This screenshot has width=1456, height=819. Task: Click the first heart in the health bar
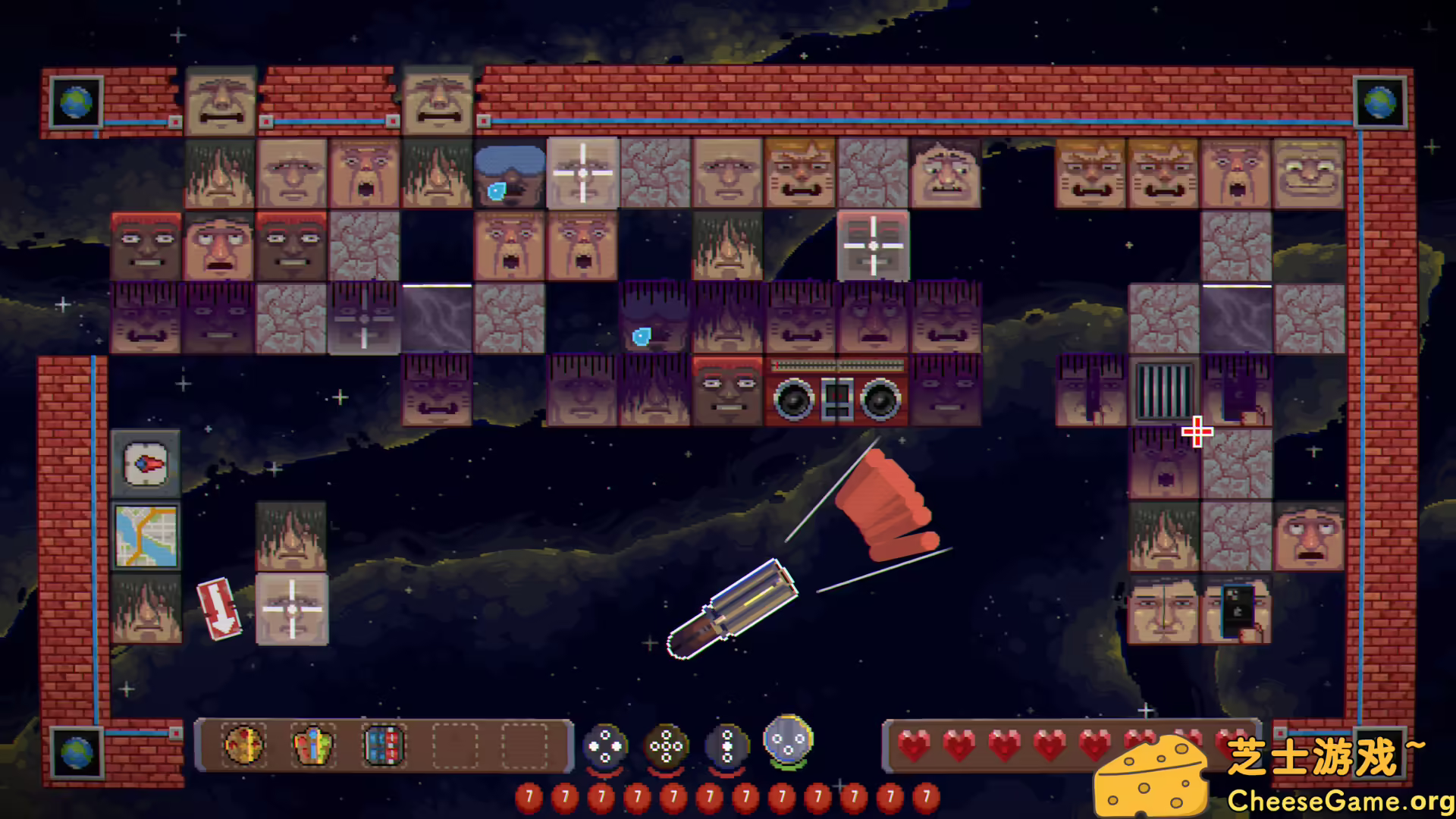913,747
